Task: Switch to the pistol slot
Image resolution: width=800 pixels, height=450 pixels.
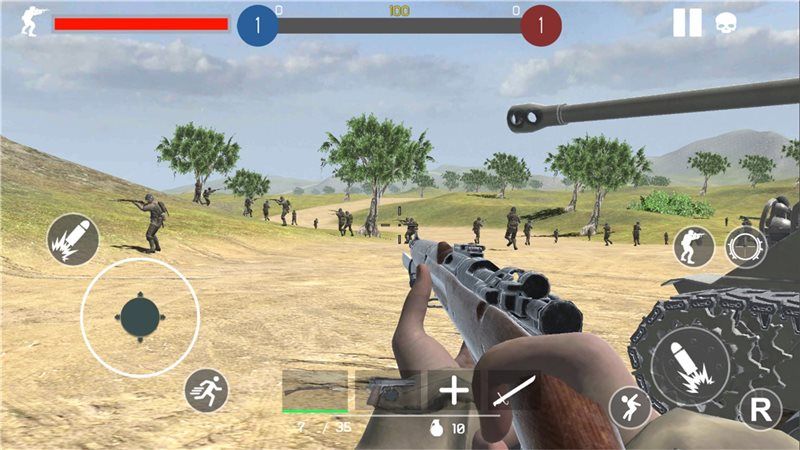Action: tap(387, 390)
